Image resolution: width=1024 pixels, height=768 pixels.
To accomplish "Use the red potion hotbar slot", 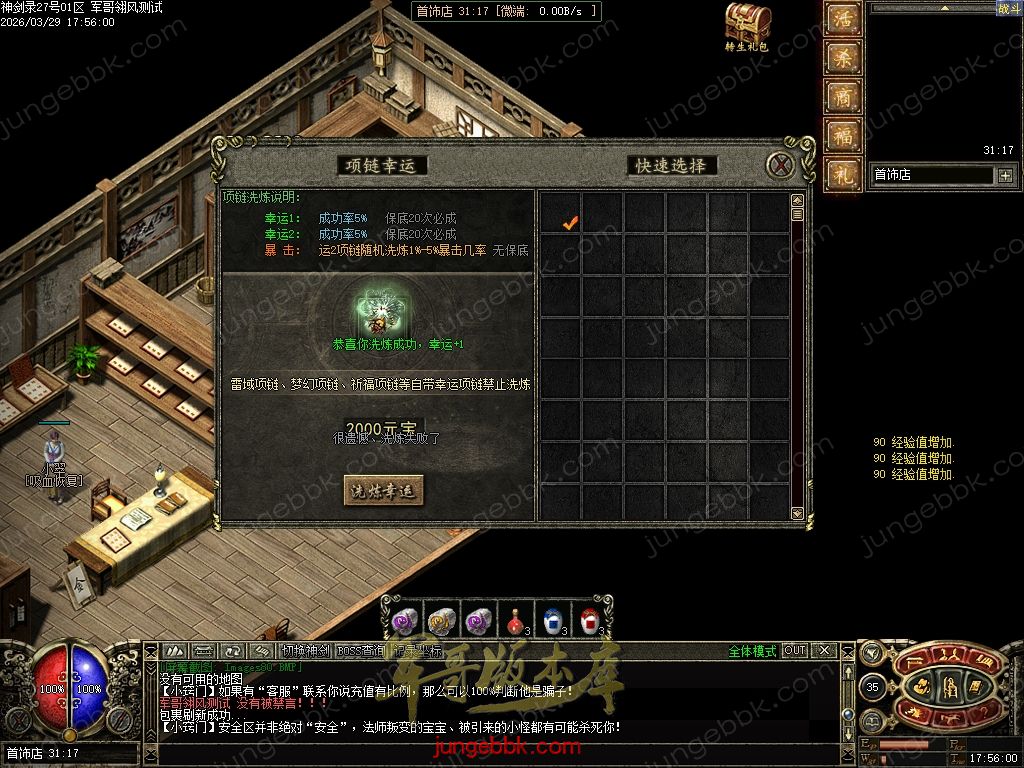I will 517,620.
